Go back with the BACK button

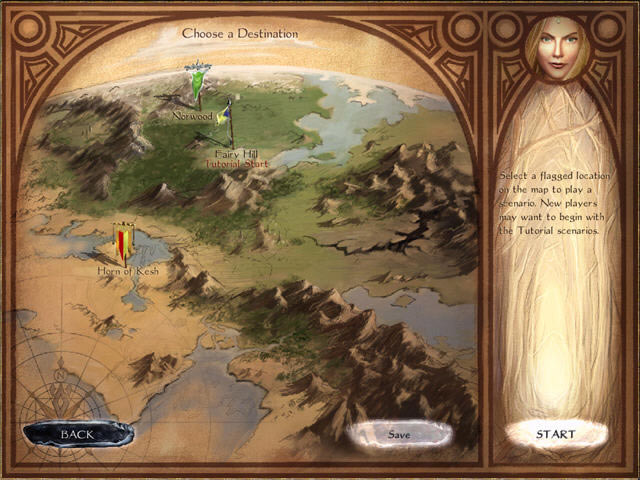76,434
